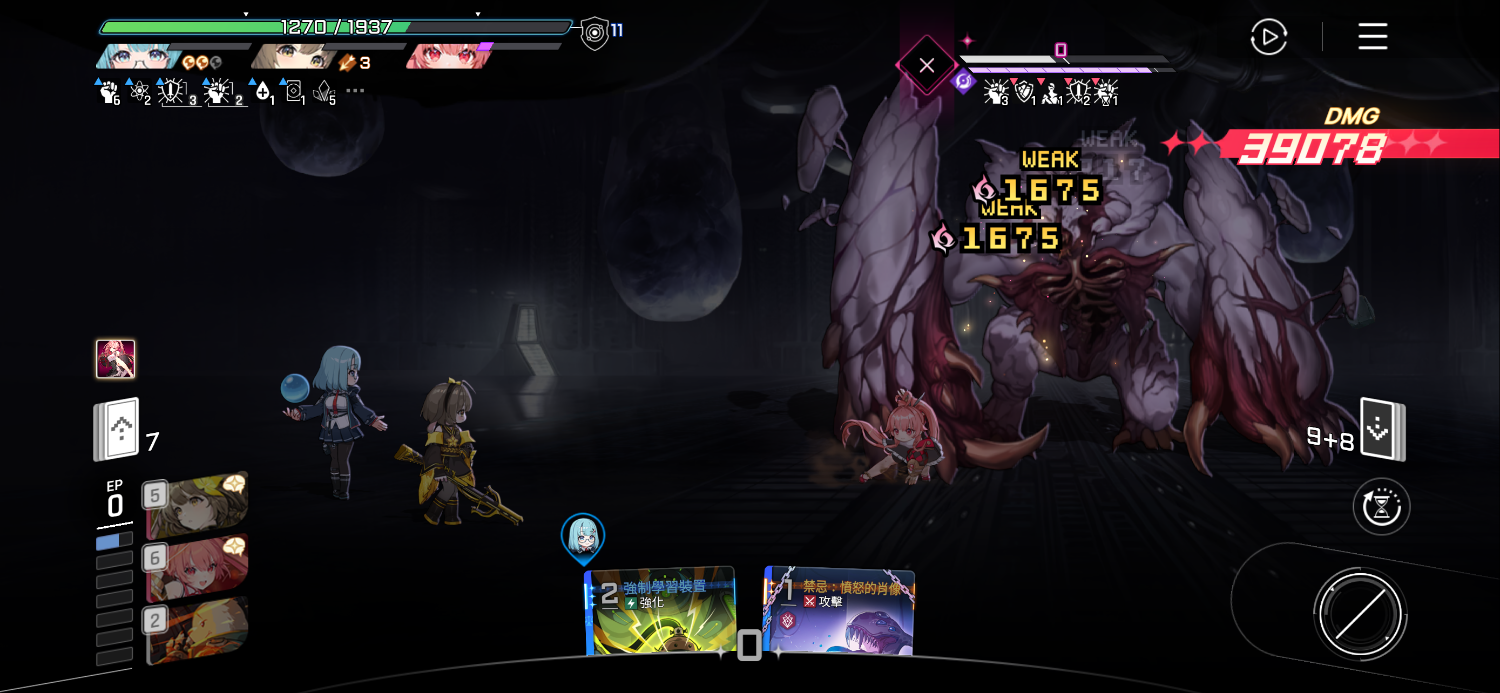The height and width of the screenshot is (693, 1500).
Task: Inspect the enemy's purple swirl status icon
Action: tap(964, 82)
